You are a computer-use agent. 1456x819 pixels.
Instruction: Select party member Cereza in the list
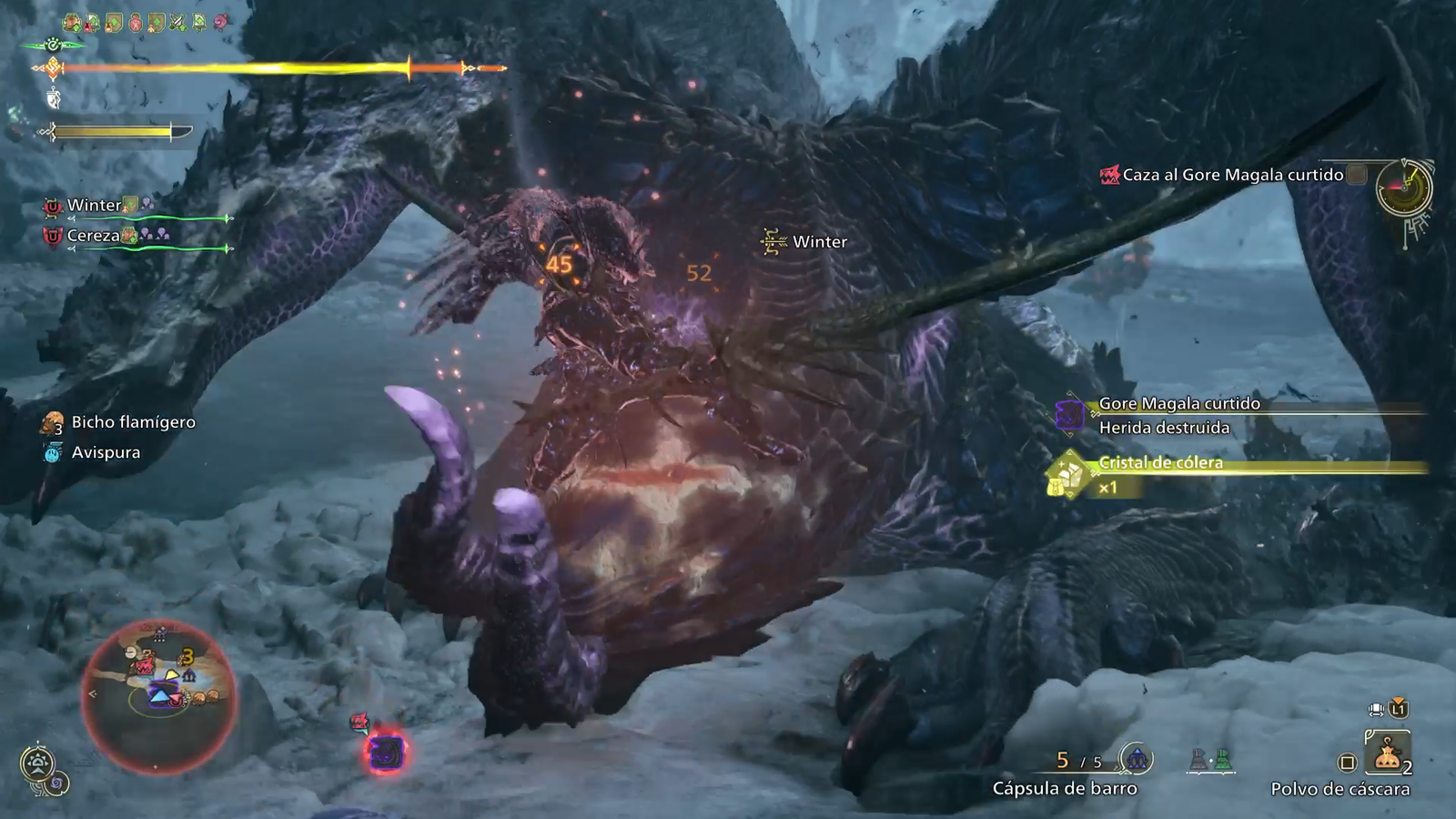tap(94, 236)
